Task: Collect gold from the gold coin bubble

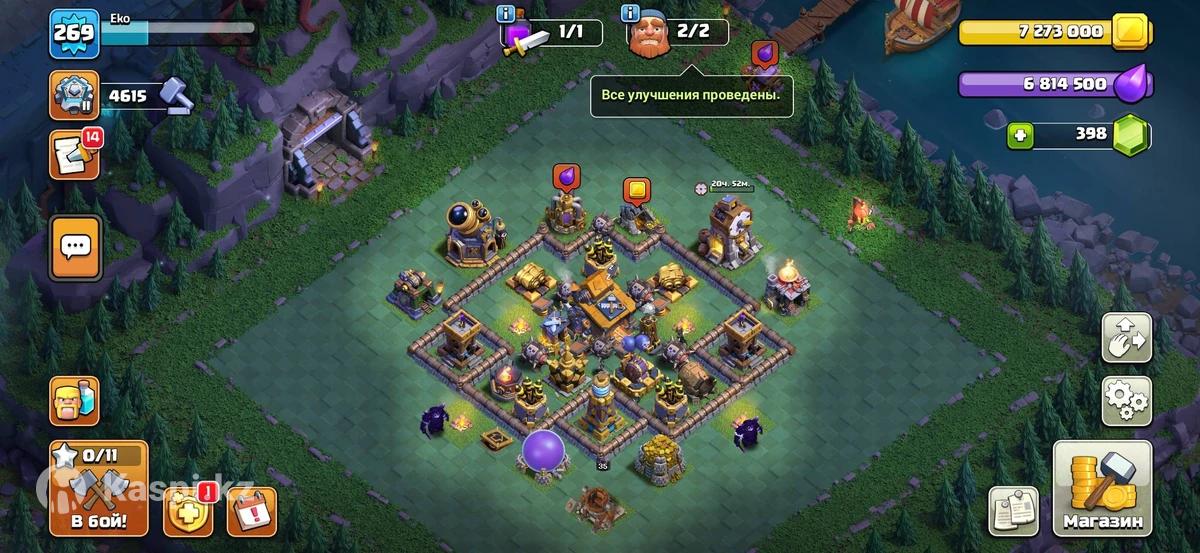Action: click(636, 190)
